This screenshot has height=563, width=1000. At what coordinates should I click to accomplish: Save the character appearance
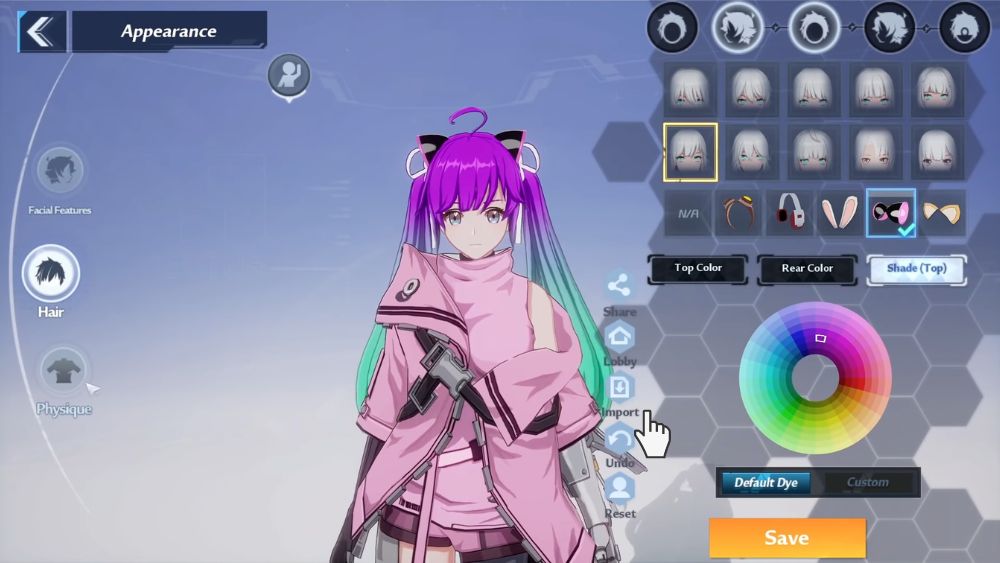787,538
